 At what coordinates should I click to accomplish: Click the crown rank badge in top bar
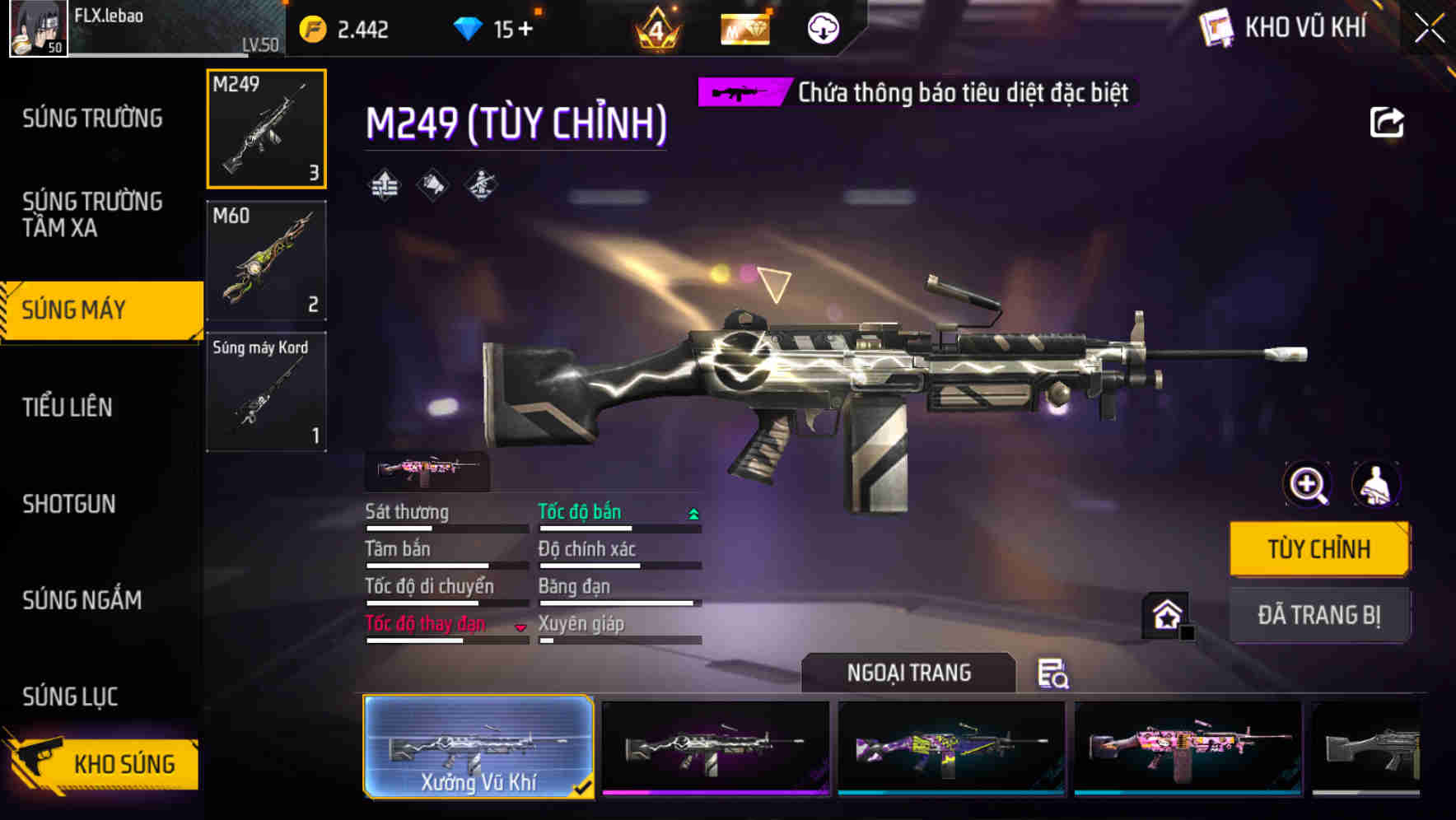655,27
